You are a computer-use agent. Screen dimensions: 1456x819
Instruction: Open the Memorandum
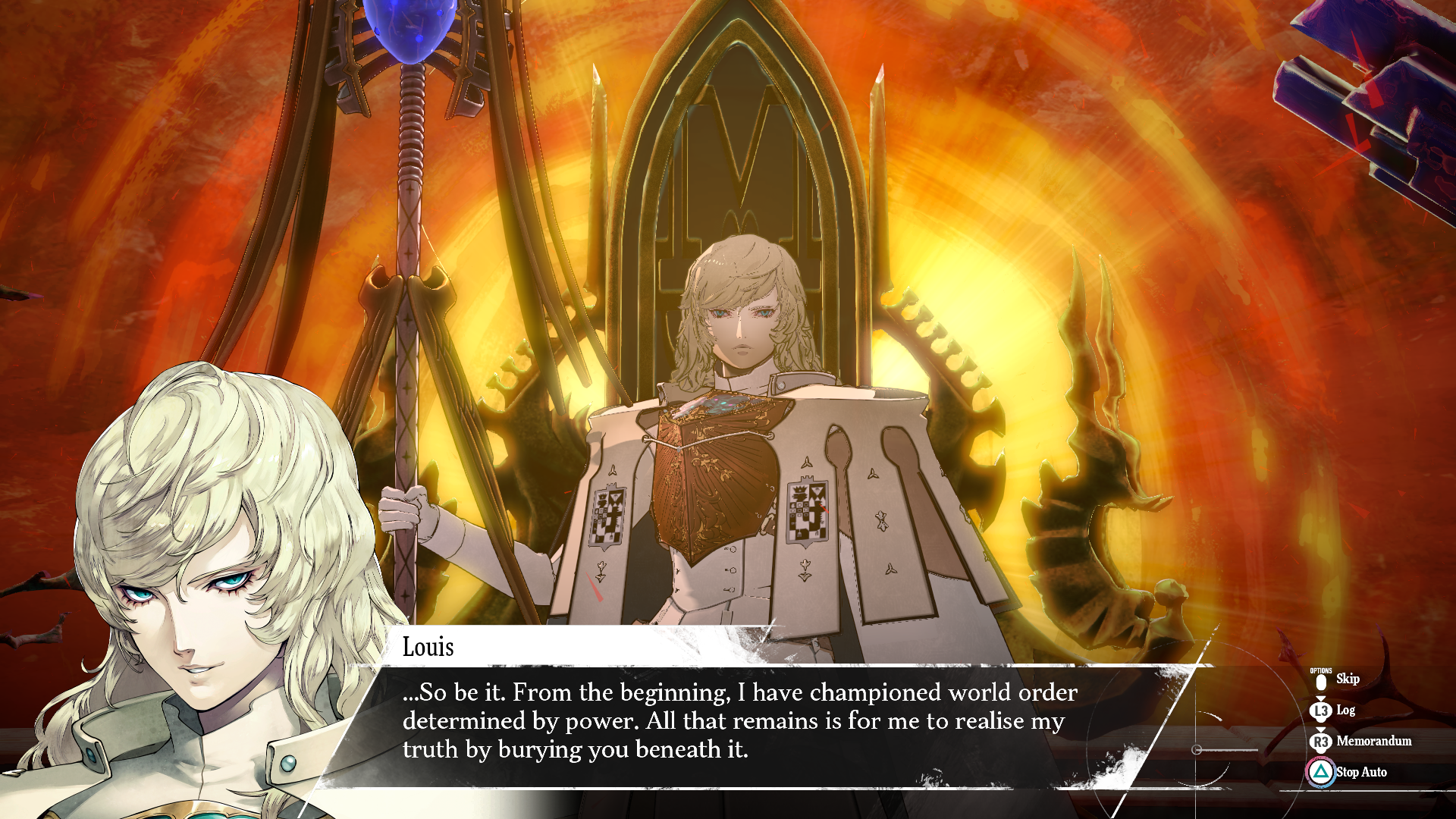click(x=1373, y=741)
